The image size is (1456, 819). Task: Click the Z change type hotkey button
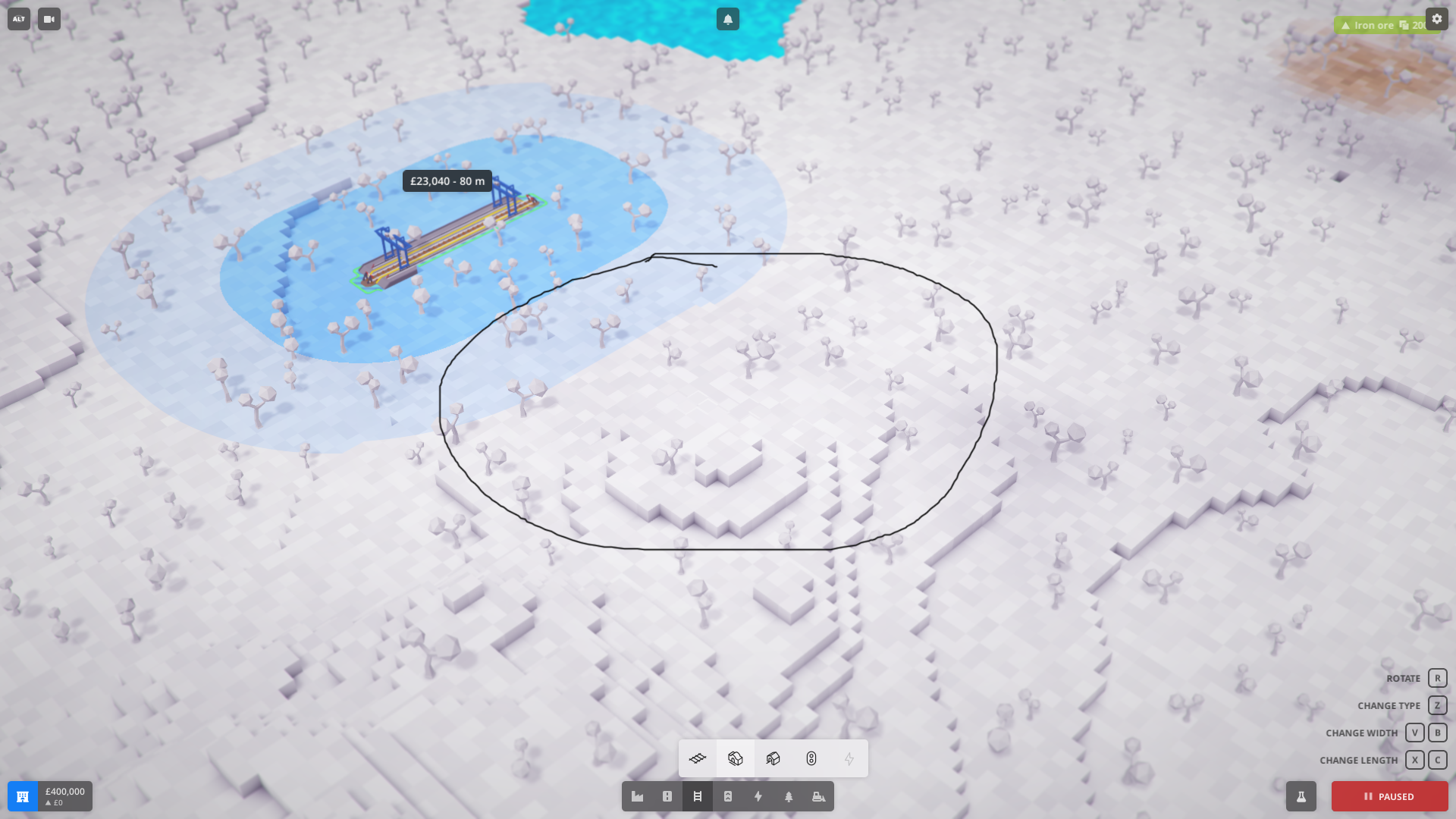click(1437, 705)
